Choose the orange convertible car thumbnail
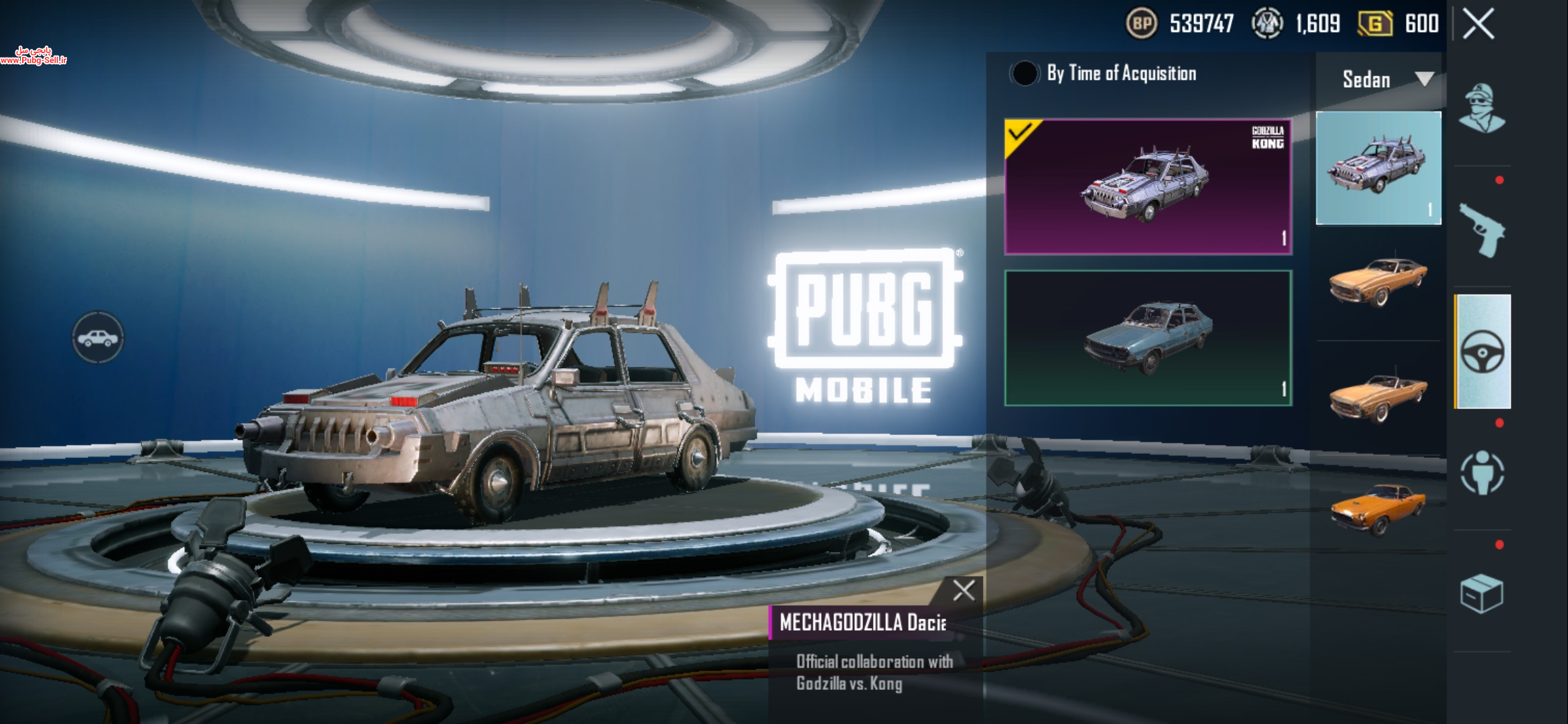Viewport: 1568px width, 724px height. [1378, 398]
